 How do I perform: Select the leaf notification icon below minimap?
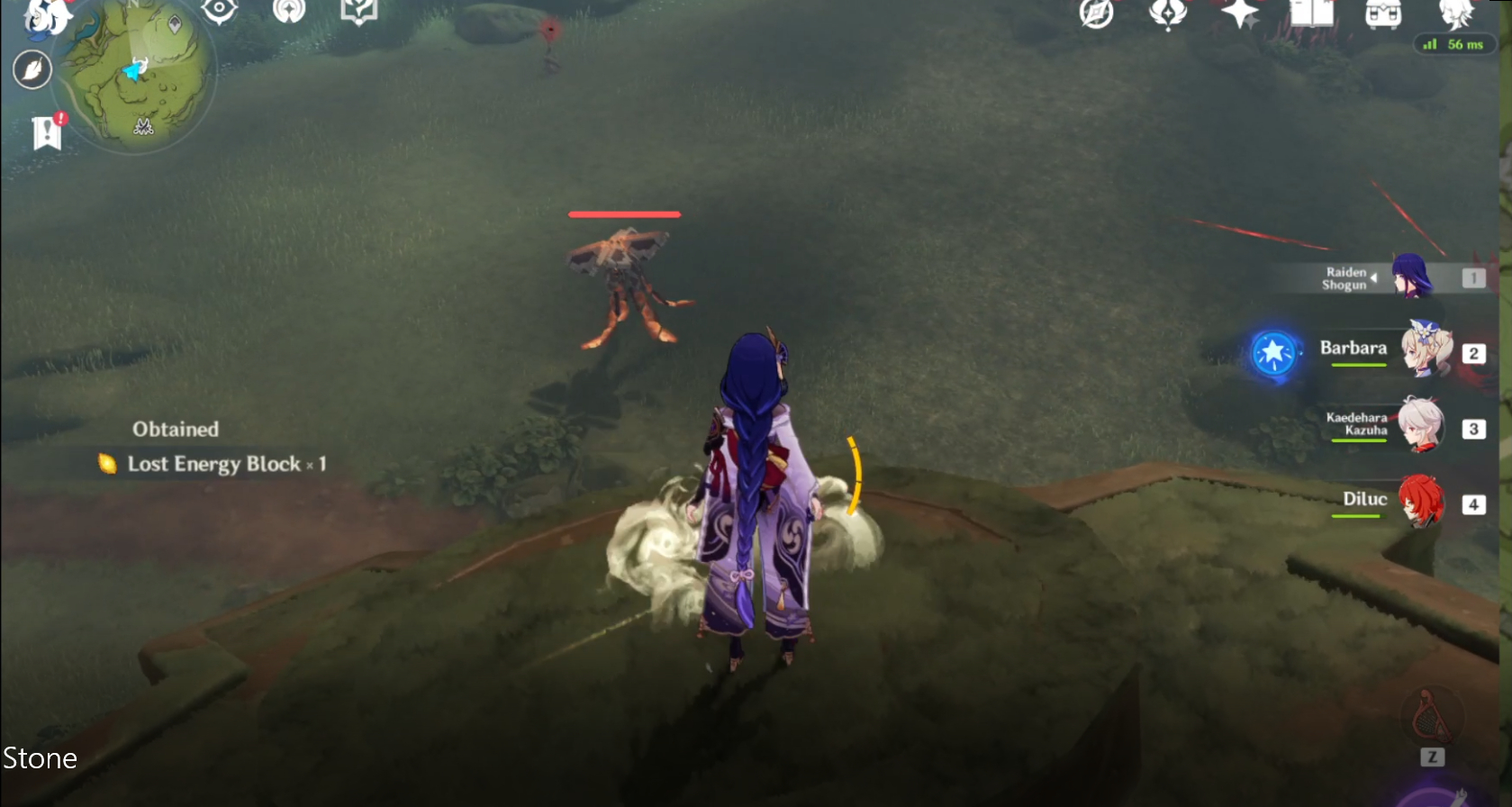point(32,69)
